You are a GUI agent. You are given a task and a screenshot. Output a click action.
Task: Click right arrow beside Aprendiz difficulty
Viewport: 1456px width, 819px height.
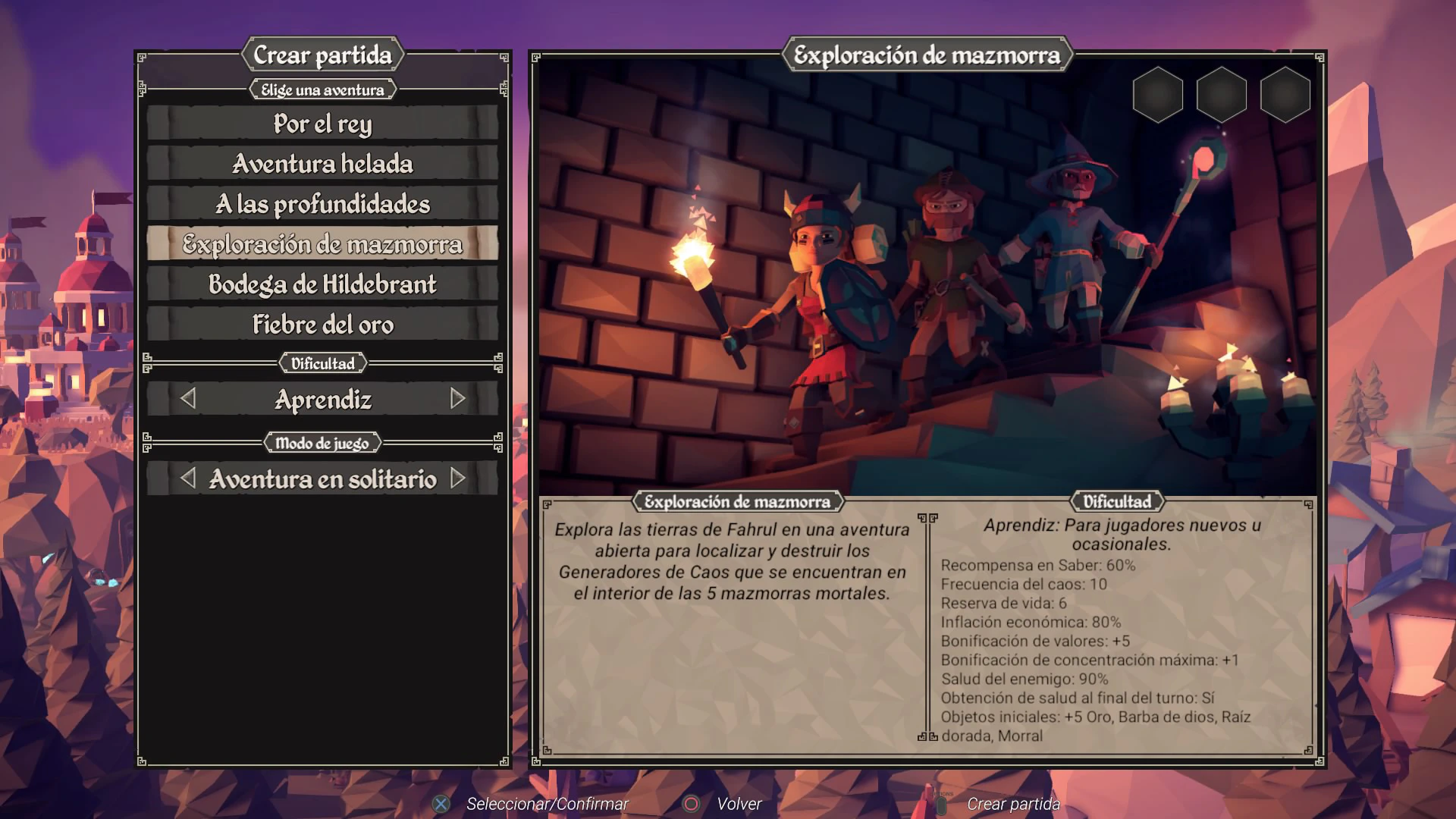(x=457, y=399)
